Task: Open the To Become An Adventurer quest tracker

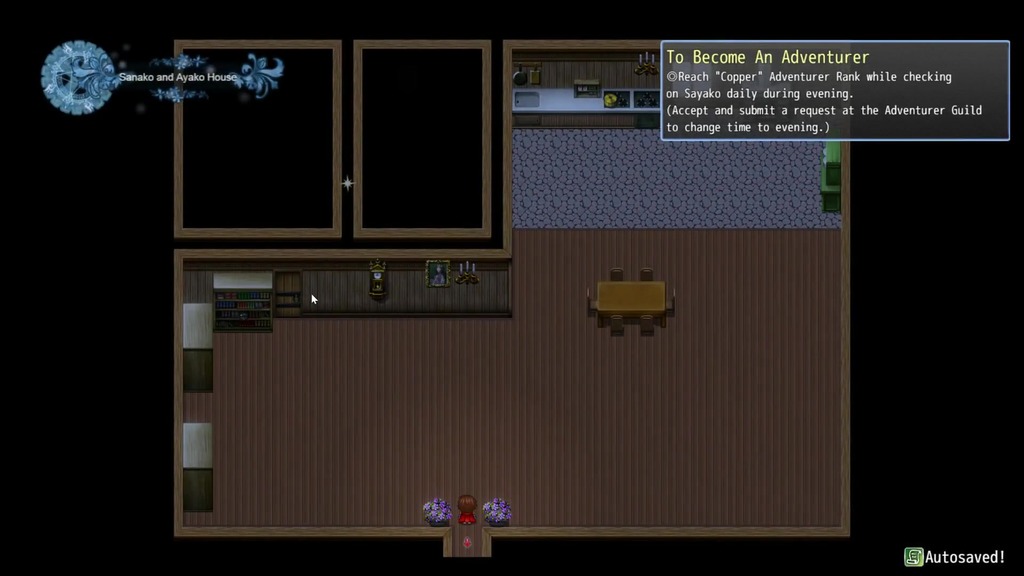Action: click(x=768, y=58)
